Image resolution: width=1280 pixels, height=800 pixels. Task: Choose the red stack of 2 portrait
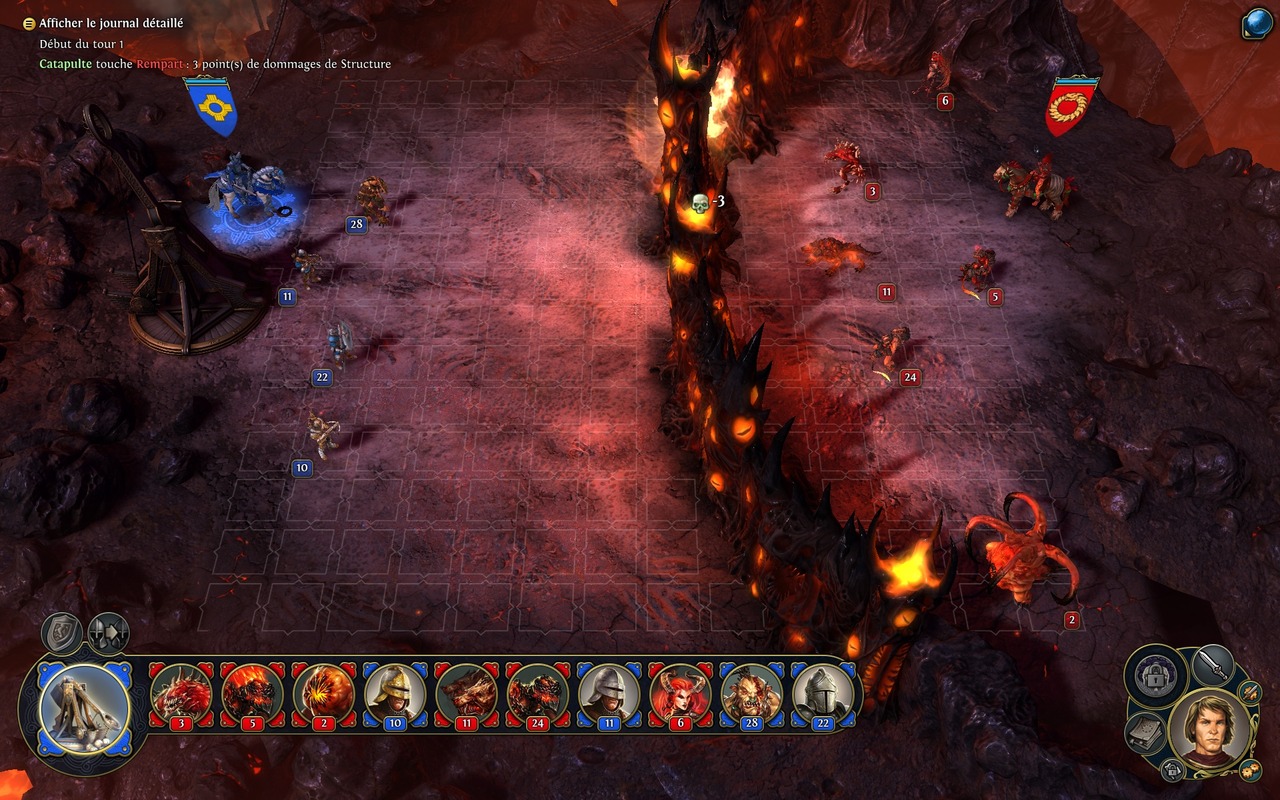pyautogui.click(x=323, y=694)
